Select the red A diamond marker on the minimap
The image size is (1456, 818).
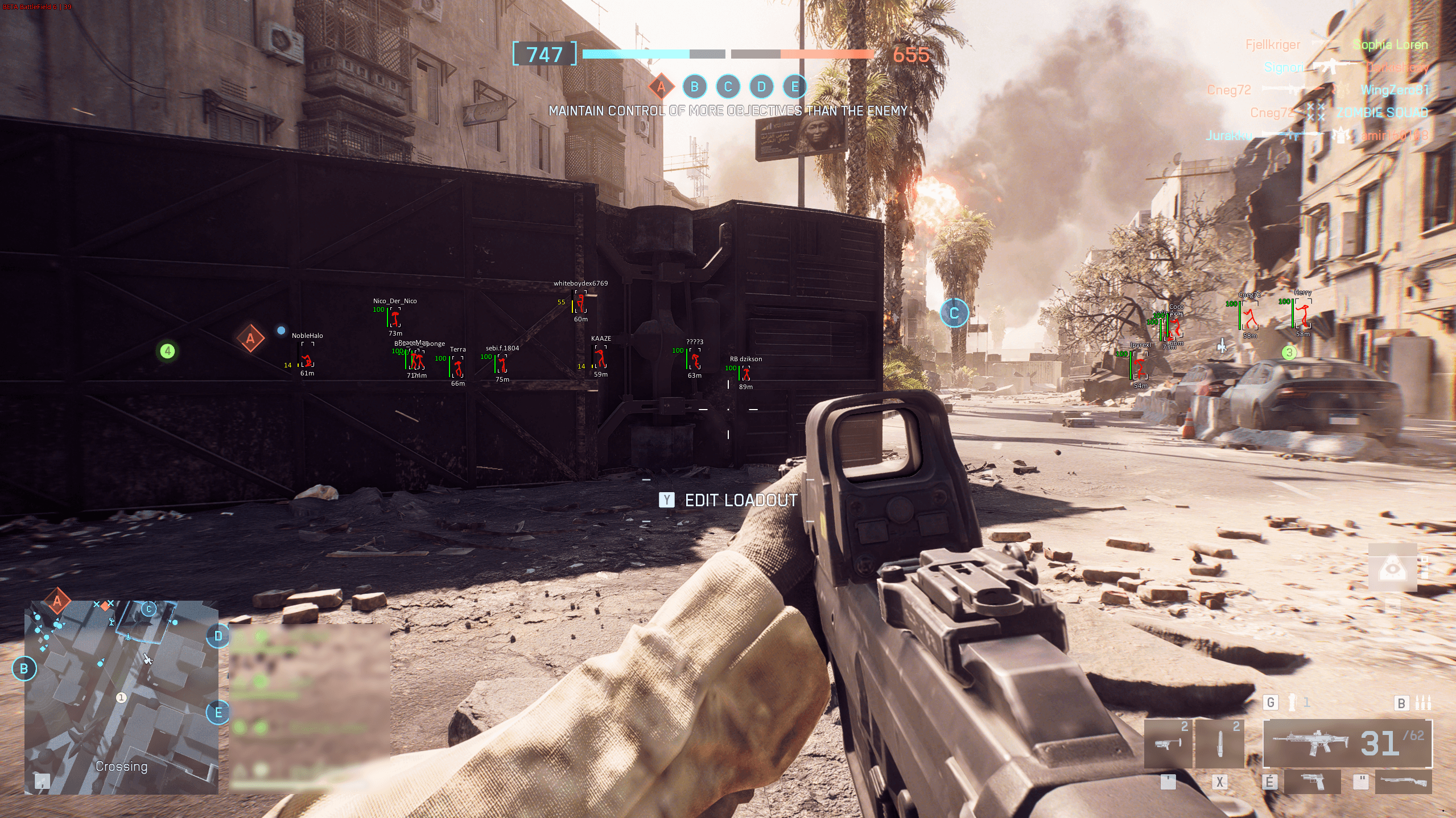57,601
